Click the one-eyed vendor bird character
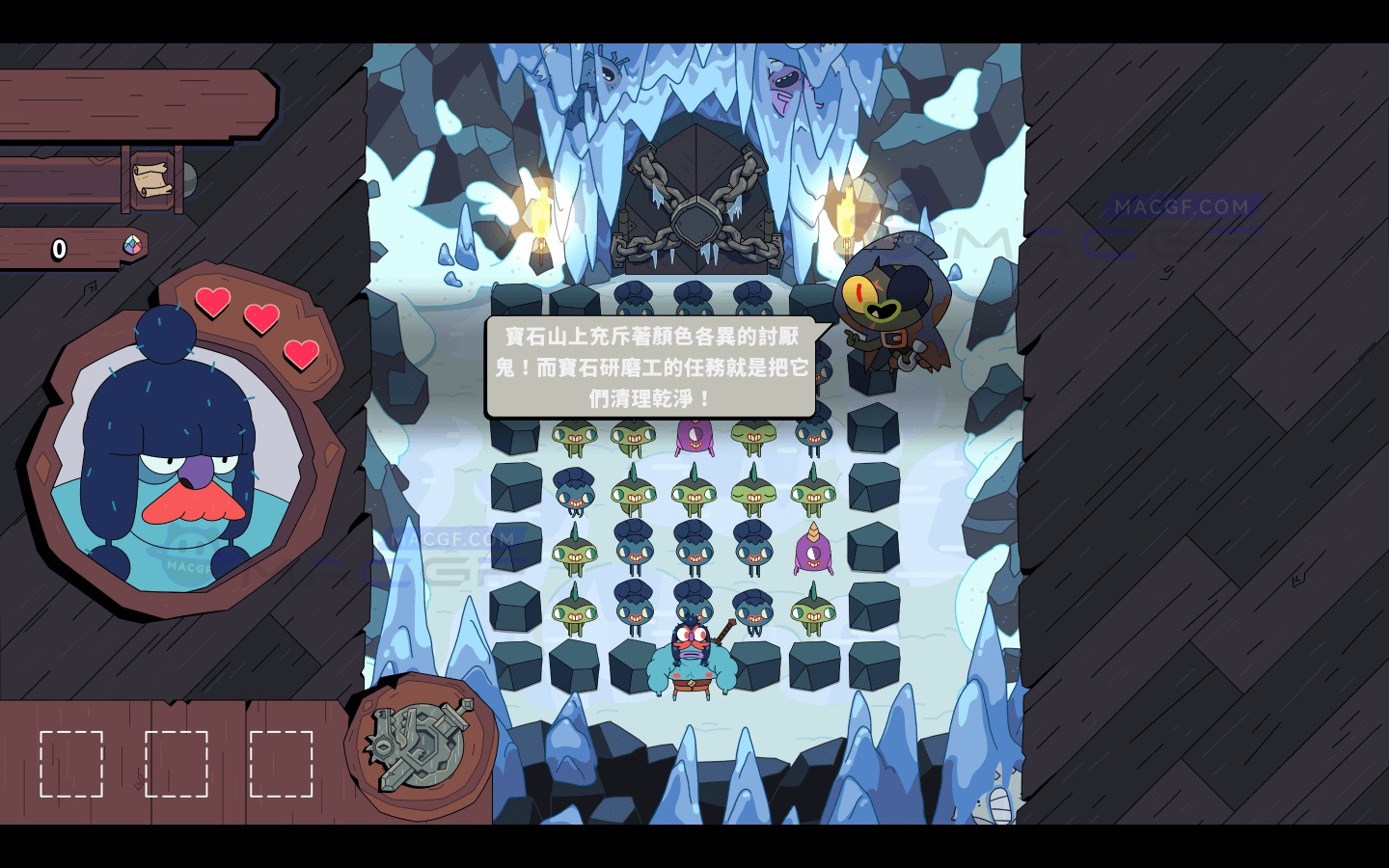This screenshot has height=868, width=1389. tap(887, 309)
